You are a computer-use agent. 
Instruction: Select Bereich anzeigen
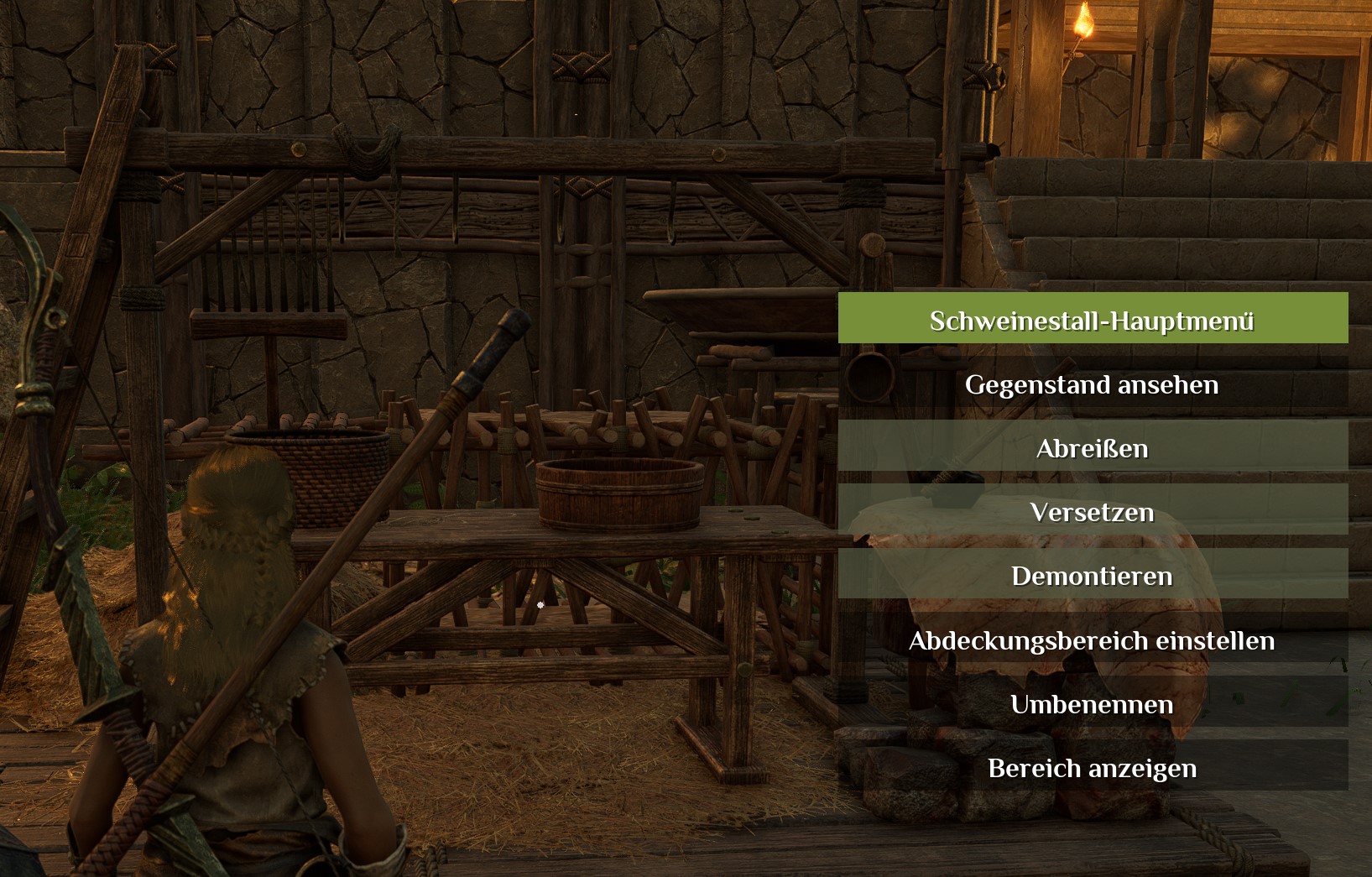pos(1092,767)
